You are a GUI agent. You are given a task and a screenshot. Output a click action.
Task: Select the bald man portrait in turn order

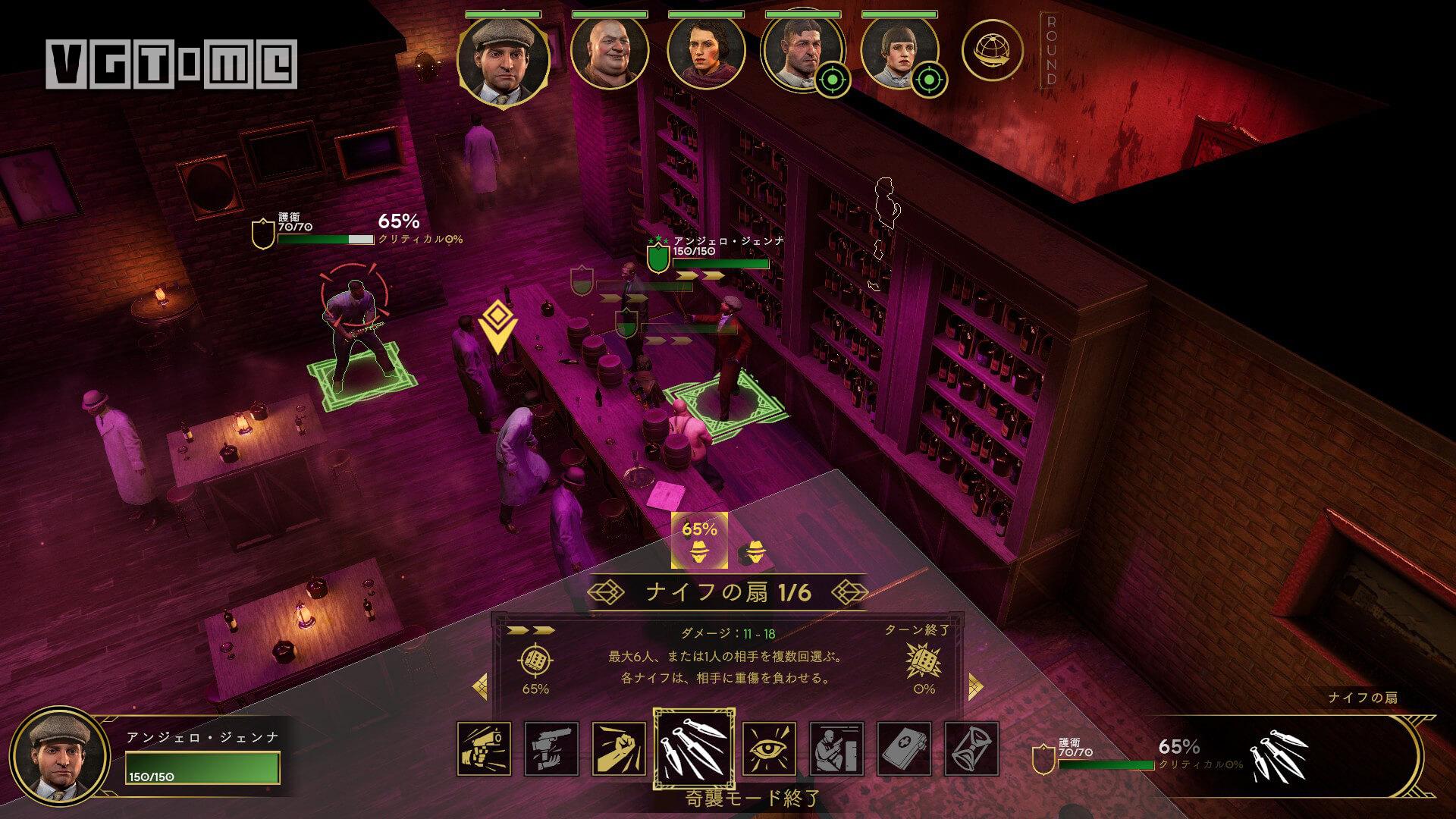point(609,52)
